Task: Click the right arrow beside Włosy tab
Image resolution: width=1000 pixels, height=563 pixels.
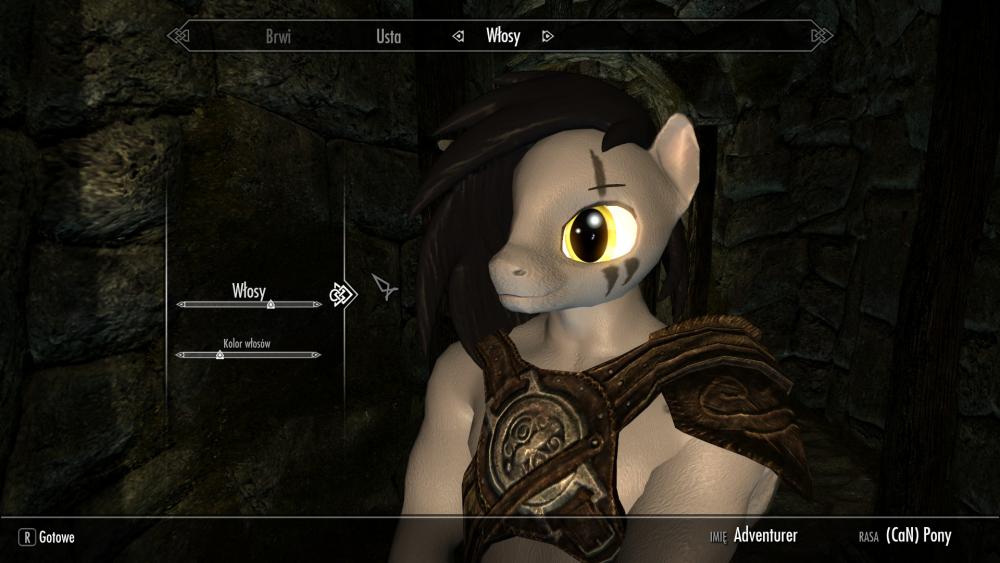Action: 547,37
